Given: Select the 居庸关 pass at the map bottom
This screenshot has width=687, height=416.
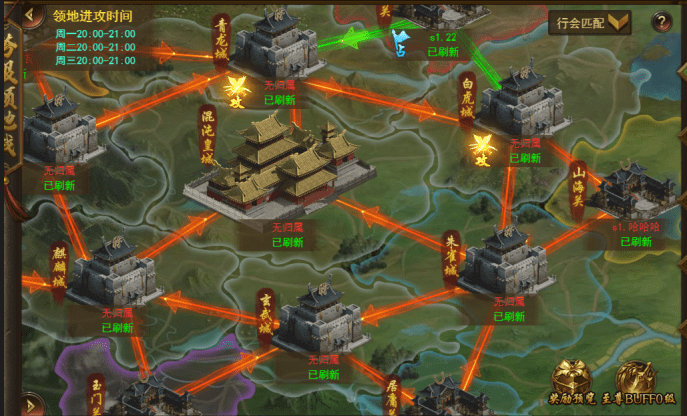Looking at the screenshot, I should pos(440,400).
